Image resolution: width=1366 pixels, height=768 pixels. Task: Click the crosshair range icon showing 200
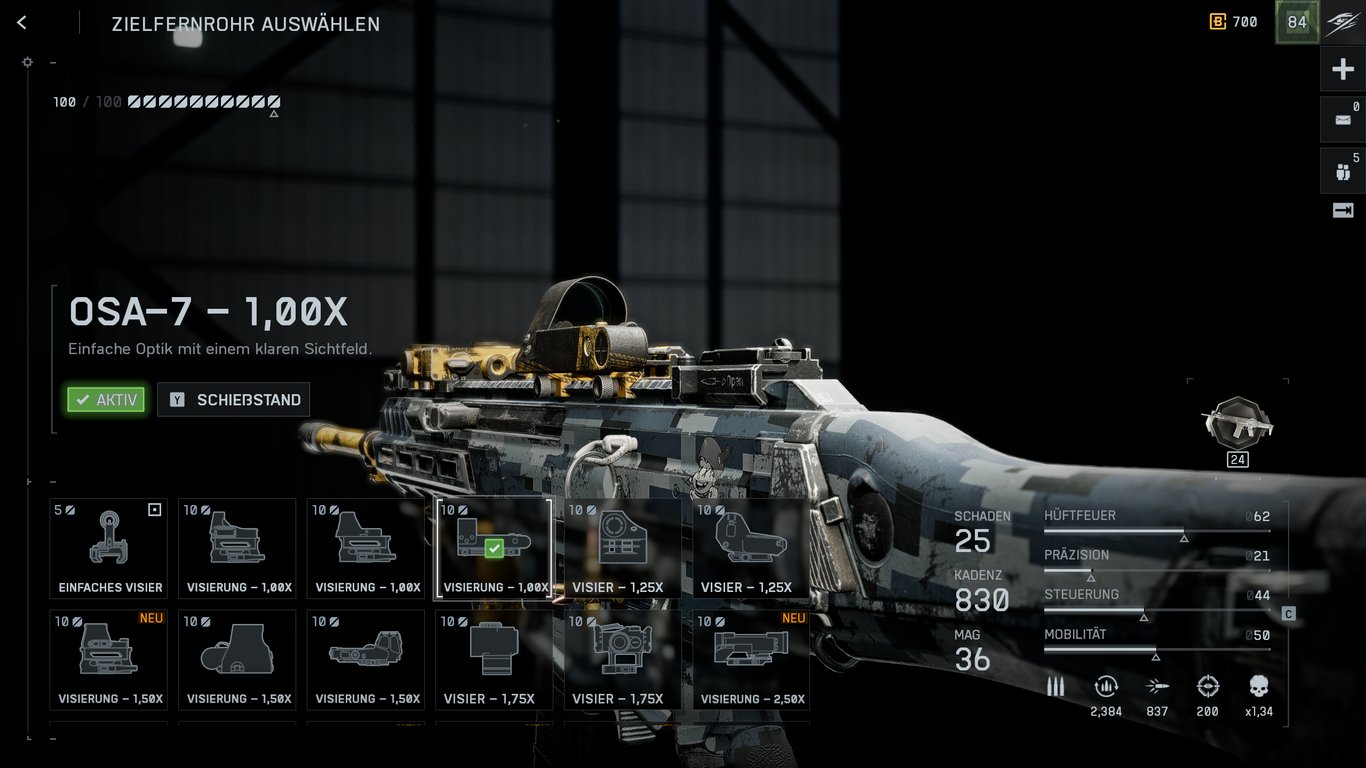coord(1207,686)
